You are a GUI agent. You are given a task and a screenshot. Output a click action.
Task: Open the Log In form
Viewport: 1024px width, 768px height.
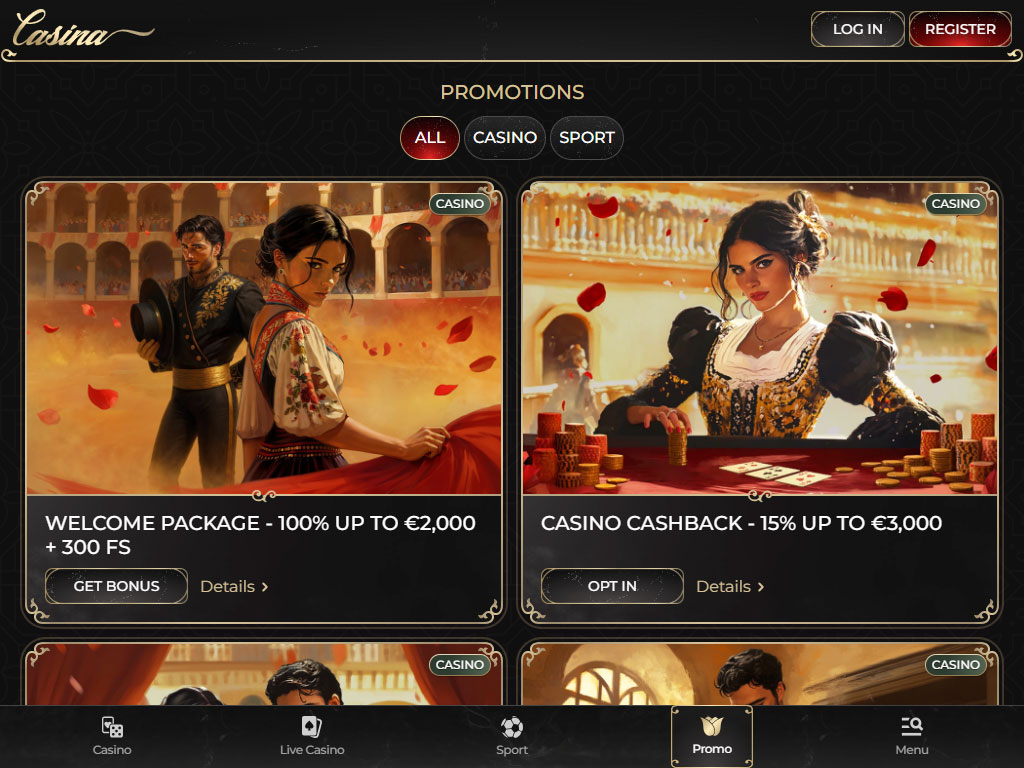(857, 29)
